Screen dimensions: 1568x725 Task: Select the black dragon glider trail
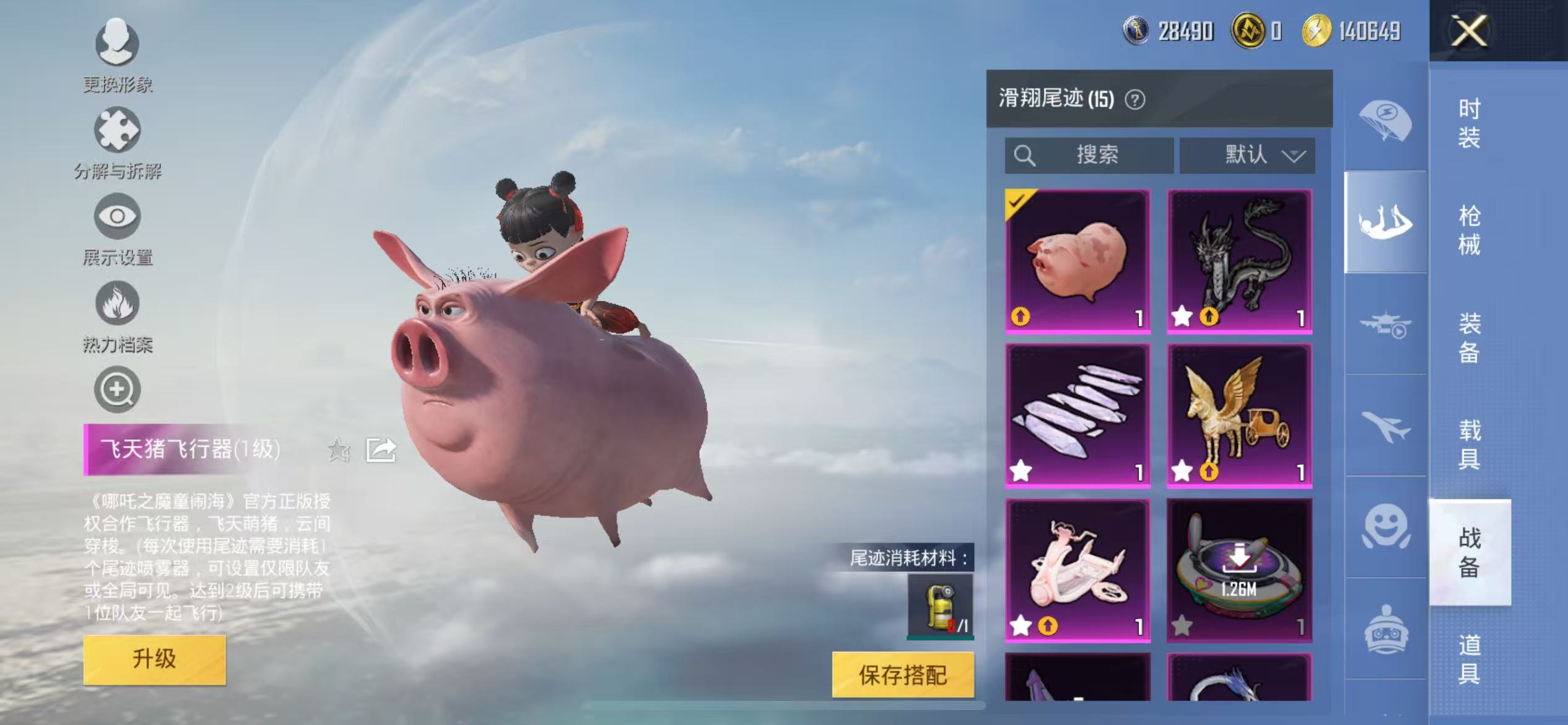(x=1239, y=261)
